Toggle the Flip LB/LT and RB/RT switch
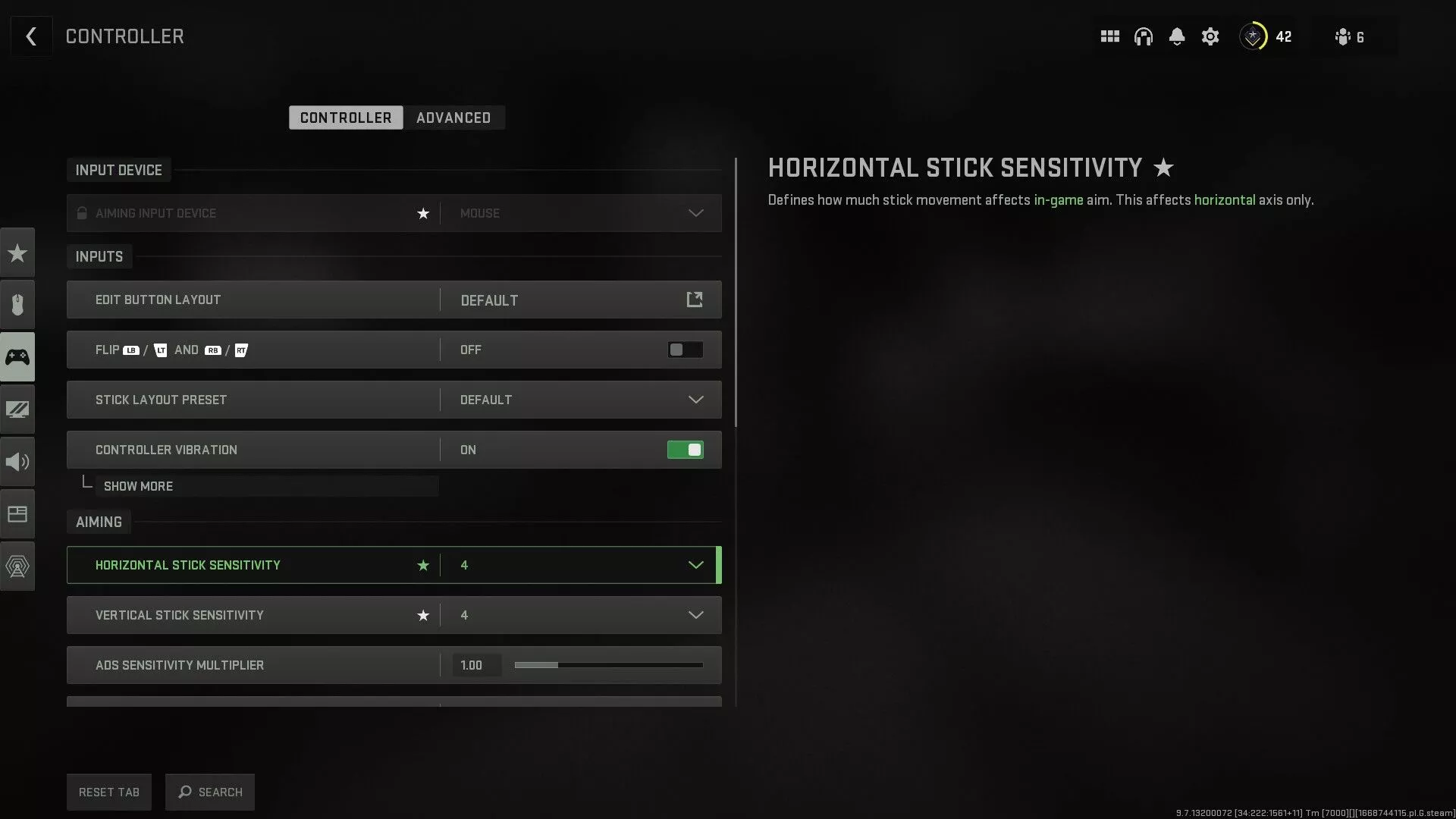Image resolution: width=1456 pixels, height=819 pixels. [x=685, y=350]
